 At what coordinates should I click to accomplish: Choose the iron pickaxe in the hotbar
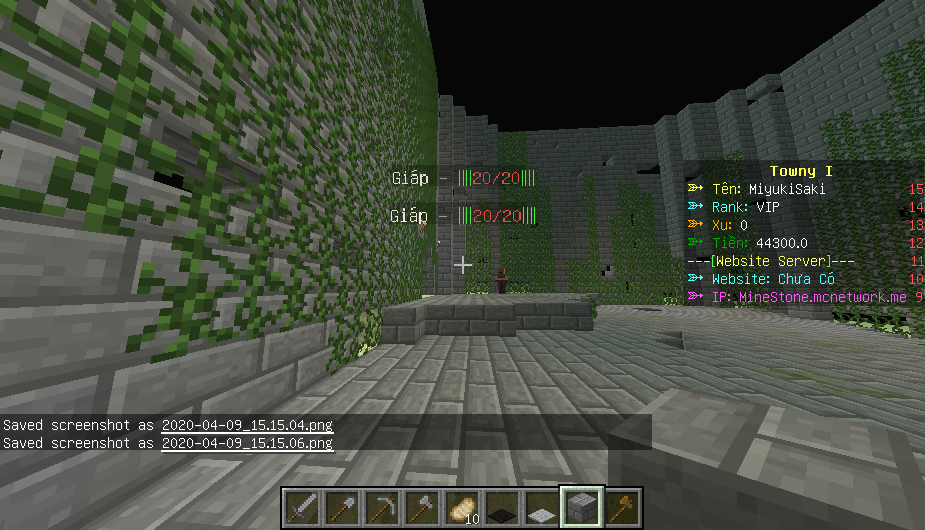click(382, 509)
